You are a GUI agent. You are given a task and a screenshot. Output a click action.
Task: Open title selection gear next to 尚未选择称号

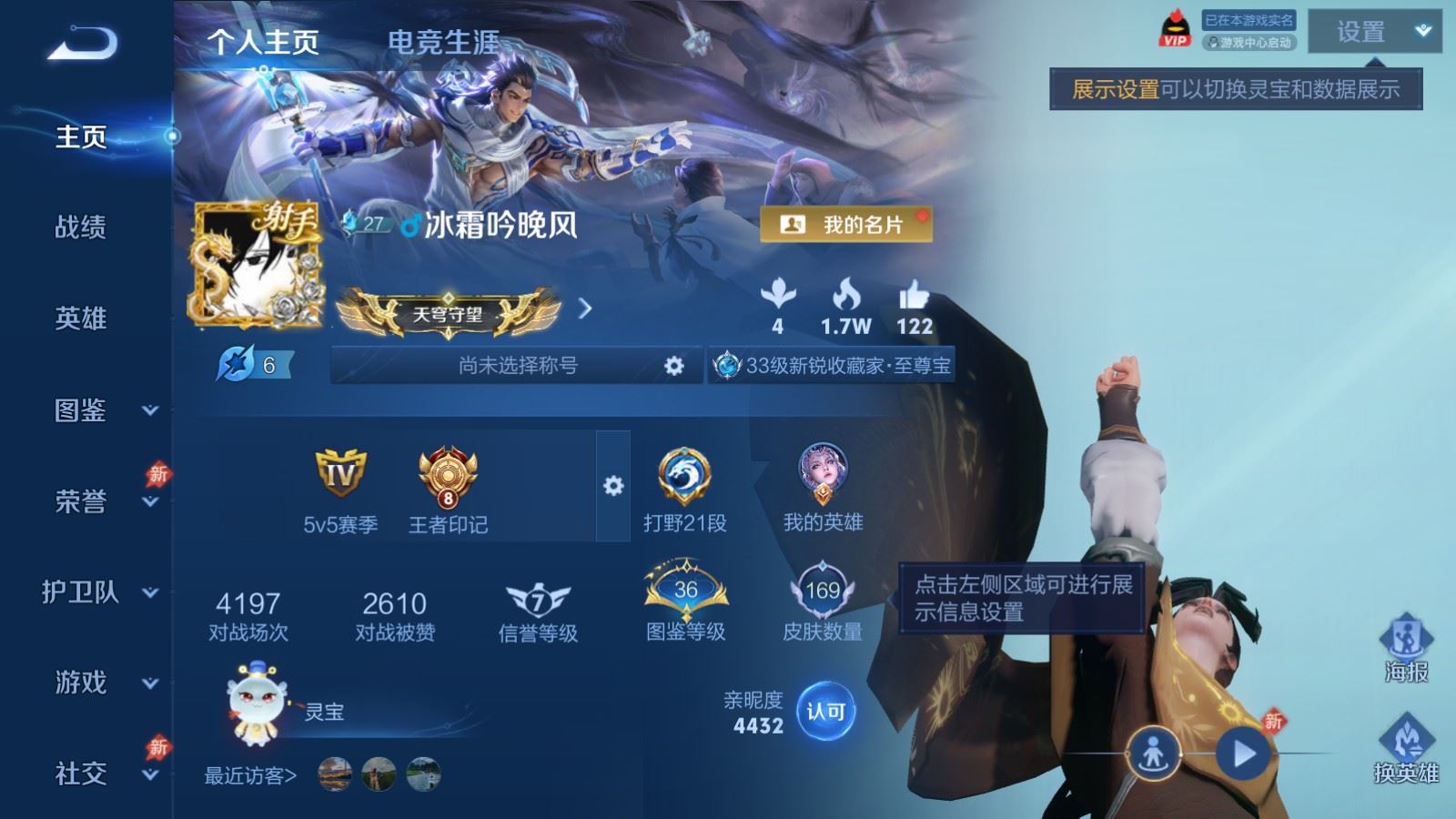(673, 366)
